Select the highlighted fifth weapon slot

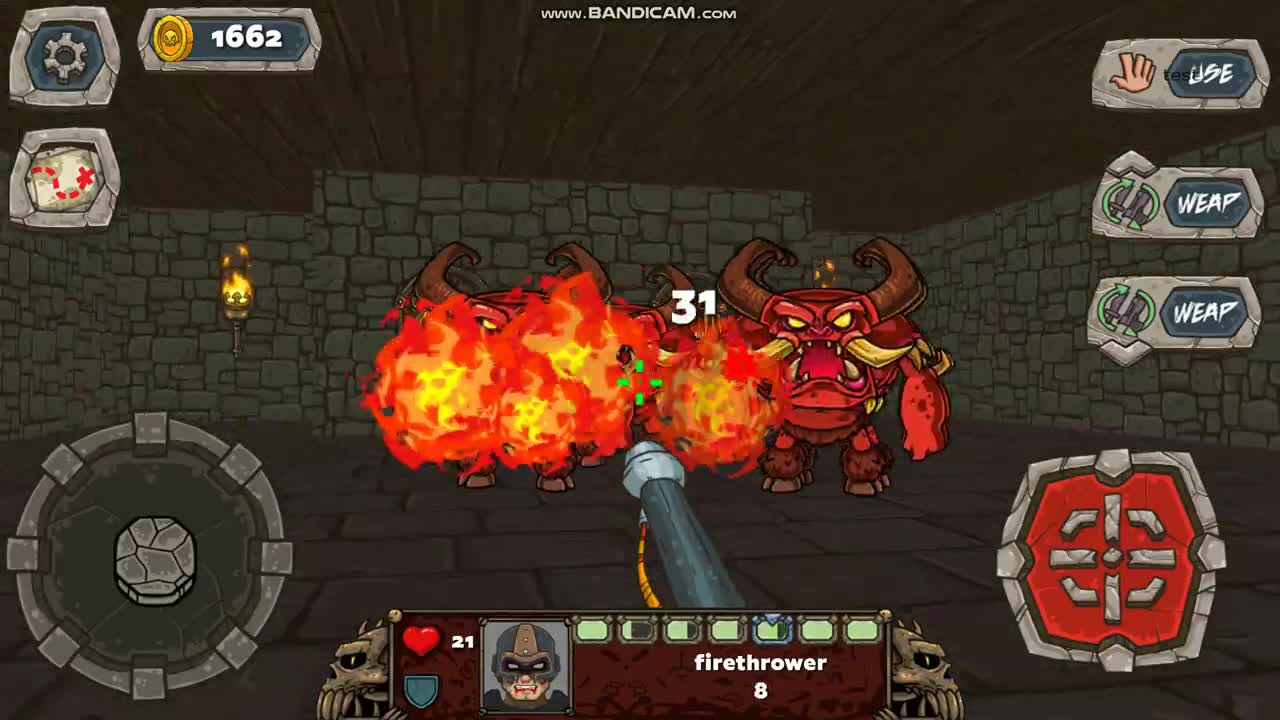tap(772, 630)
